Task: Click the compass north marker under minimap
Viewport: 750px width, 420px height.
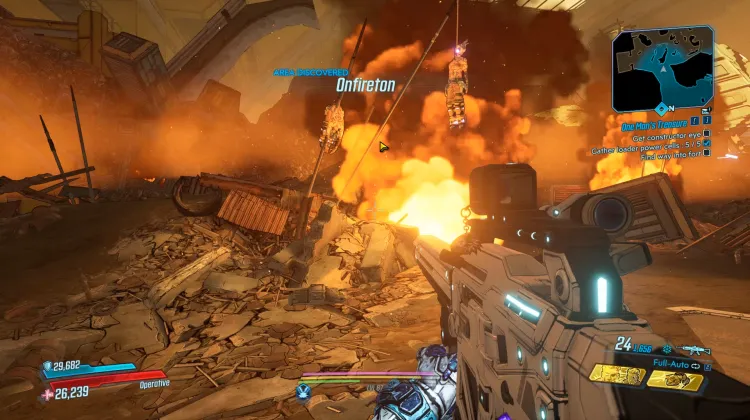Action: pyautogui.click(x=662, y=108)
